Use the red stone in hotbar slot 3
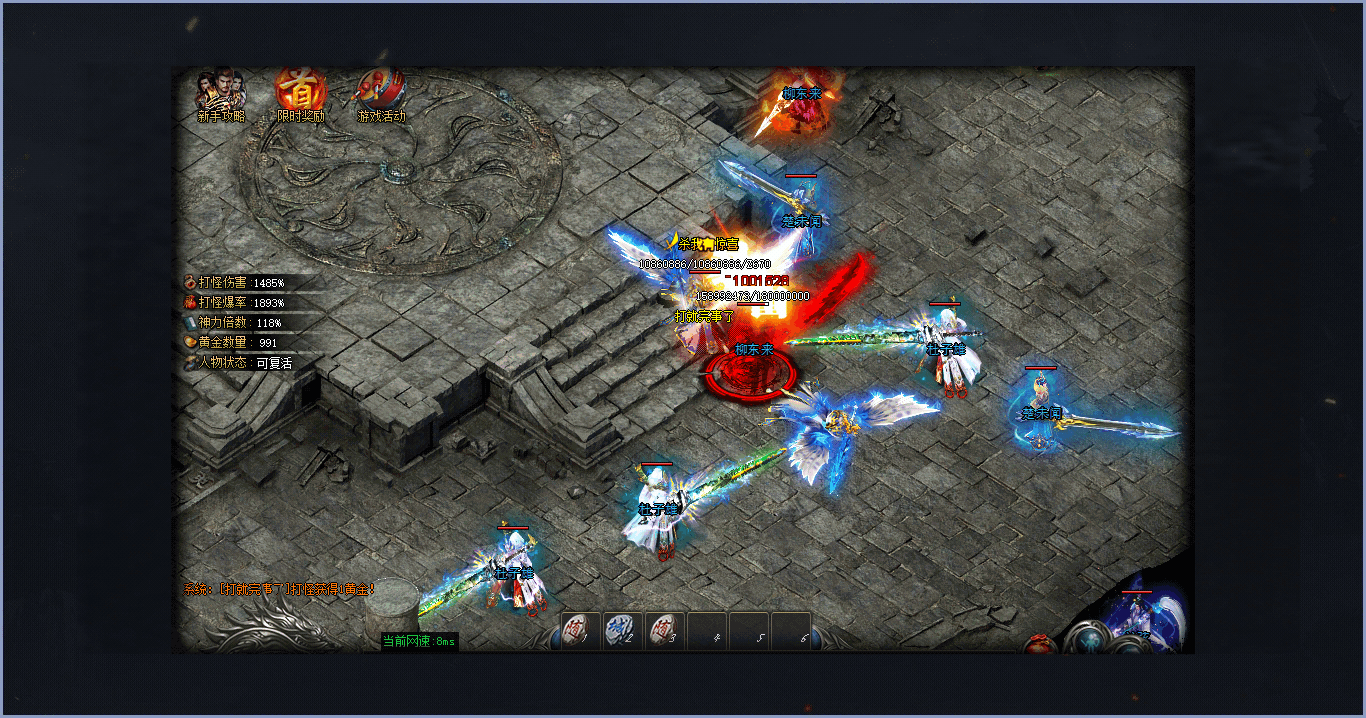This screenshot has height=718, width=1366. [665, 632]
